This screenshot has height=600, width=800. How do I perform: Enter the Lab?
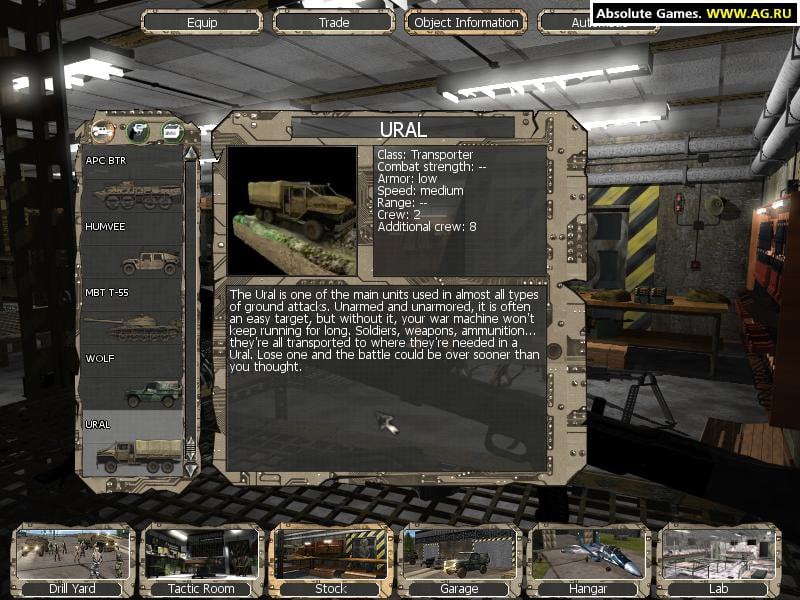click(x=717, y=560)
